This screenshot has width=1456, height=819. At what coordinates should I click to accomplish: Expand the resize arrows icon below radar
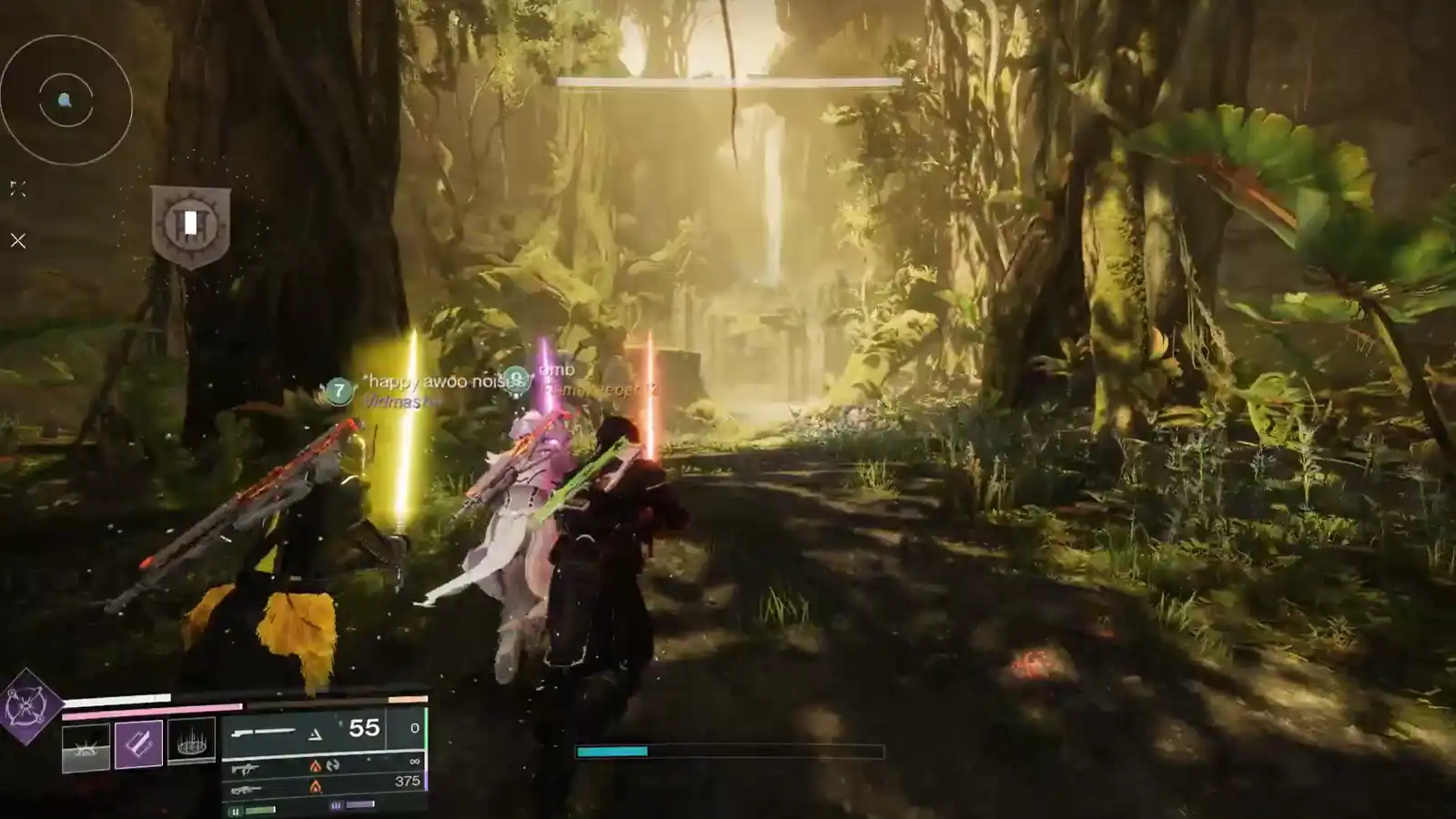(x=16, y=189)
